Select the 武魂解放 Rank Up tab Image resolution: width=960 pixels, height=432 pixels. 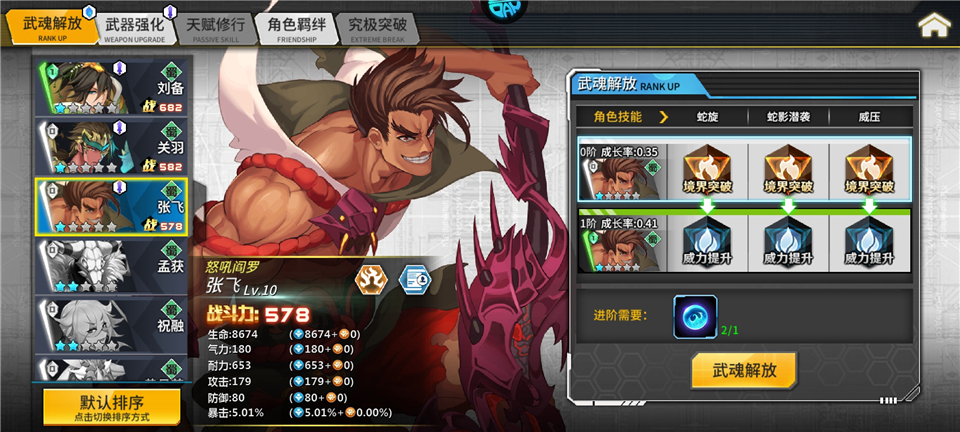[x=52, y=27]
